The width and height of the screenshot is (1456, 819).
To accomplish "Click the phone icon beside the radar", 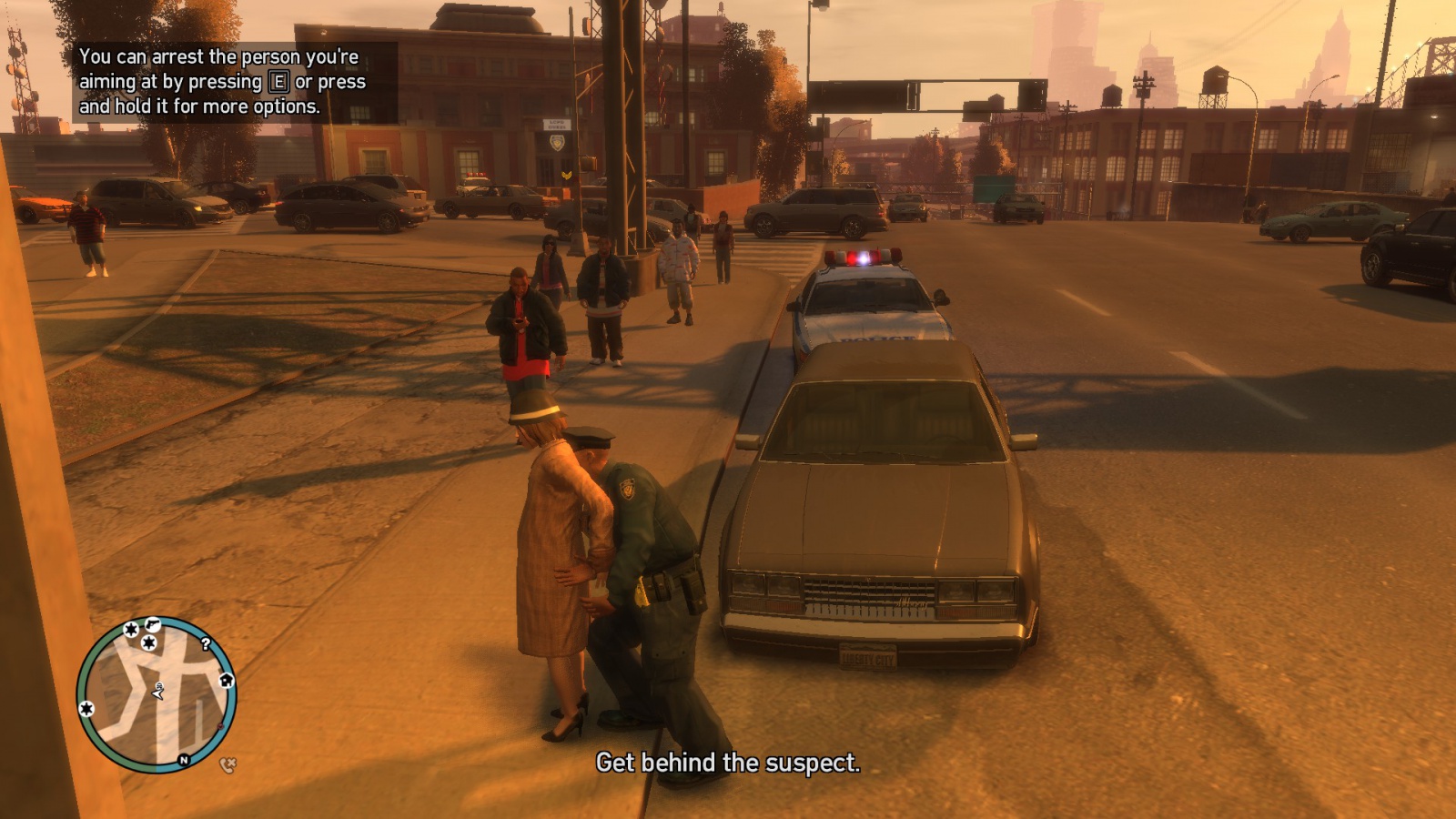I will tap(227, 765).
